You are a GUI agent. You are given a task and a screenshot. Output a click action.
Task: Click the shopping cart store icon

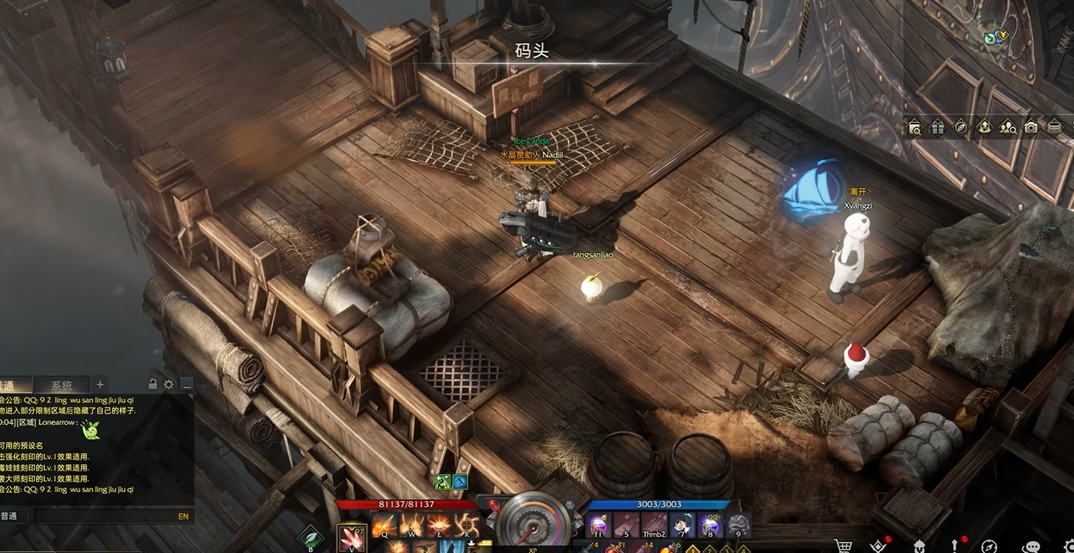(x=843, y=546)
